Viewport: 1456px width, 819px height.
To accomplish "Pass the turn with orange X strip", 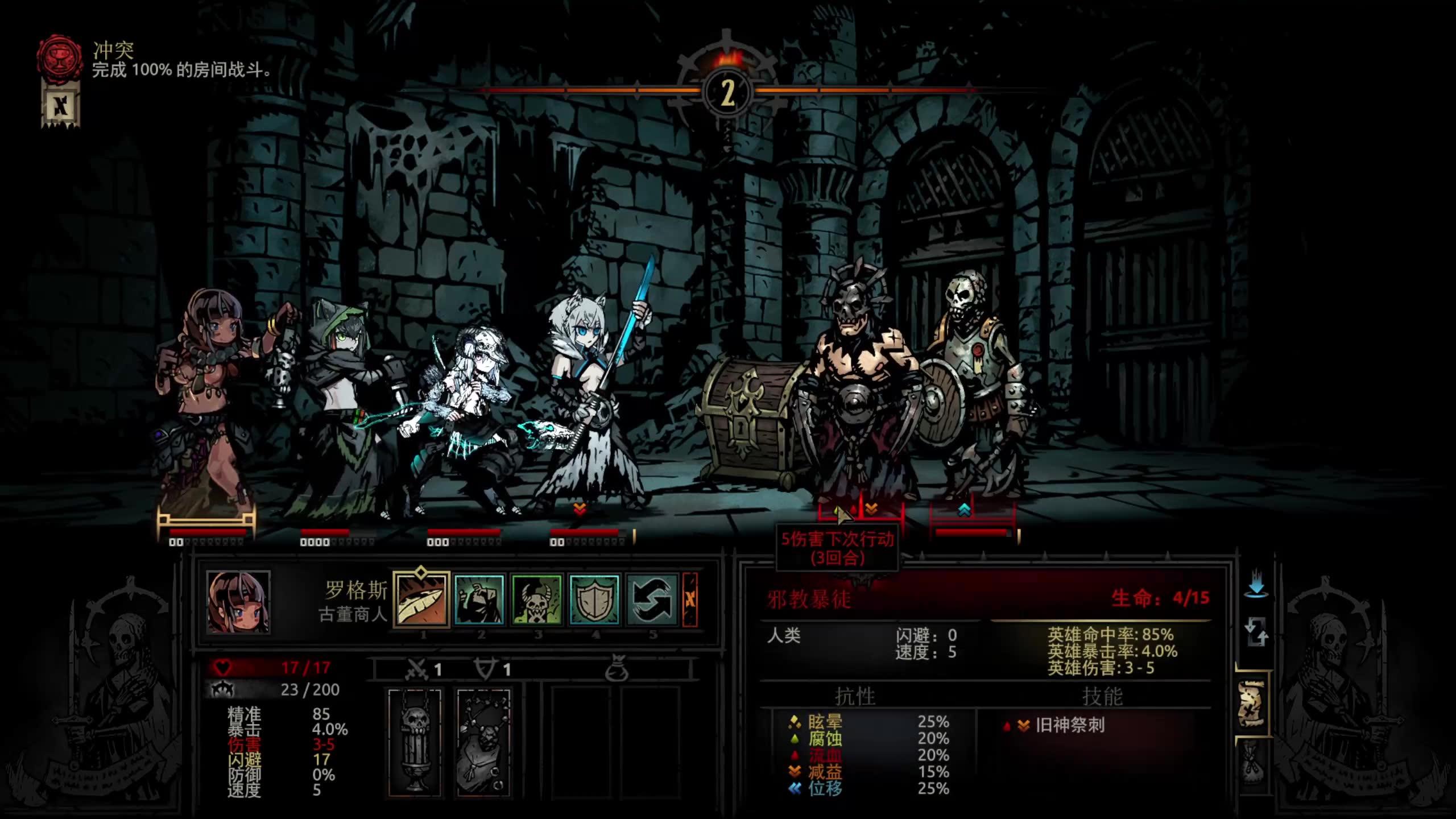I will [x=690, y=599].
